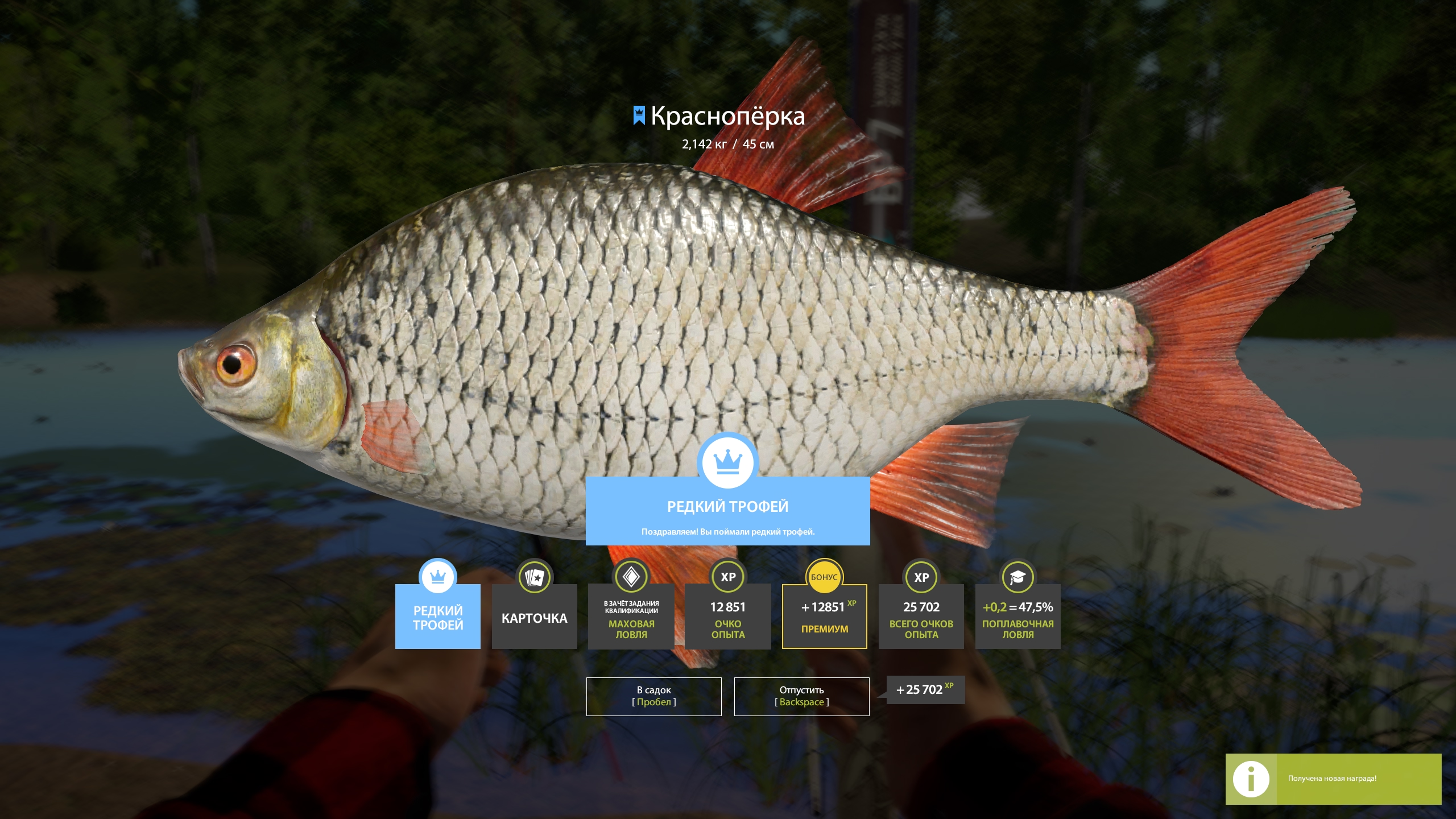Viewport: 1456px width, 819px height.
Task: Select the Всего очков опыта tile
Action: coord(921,617)
